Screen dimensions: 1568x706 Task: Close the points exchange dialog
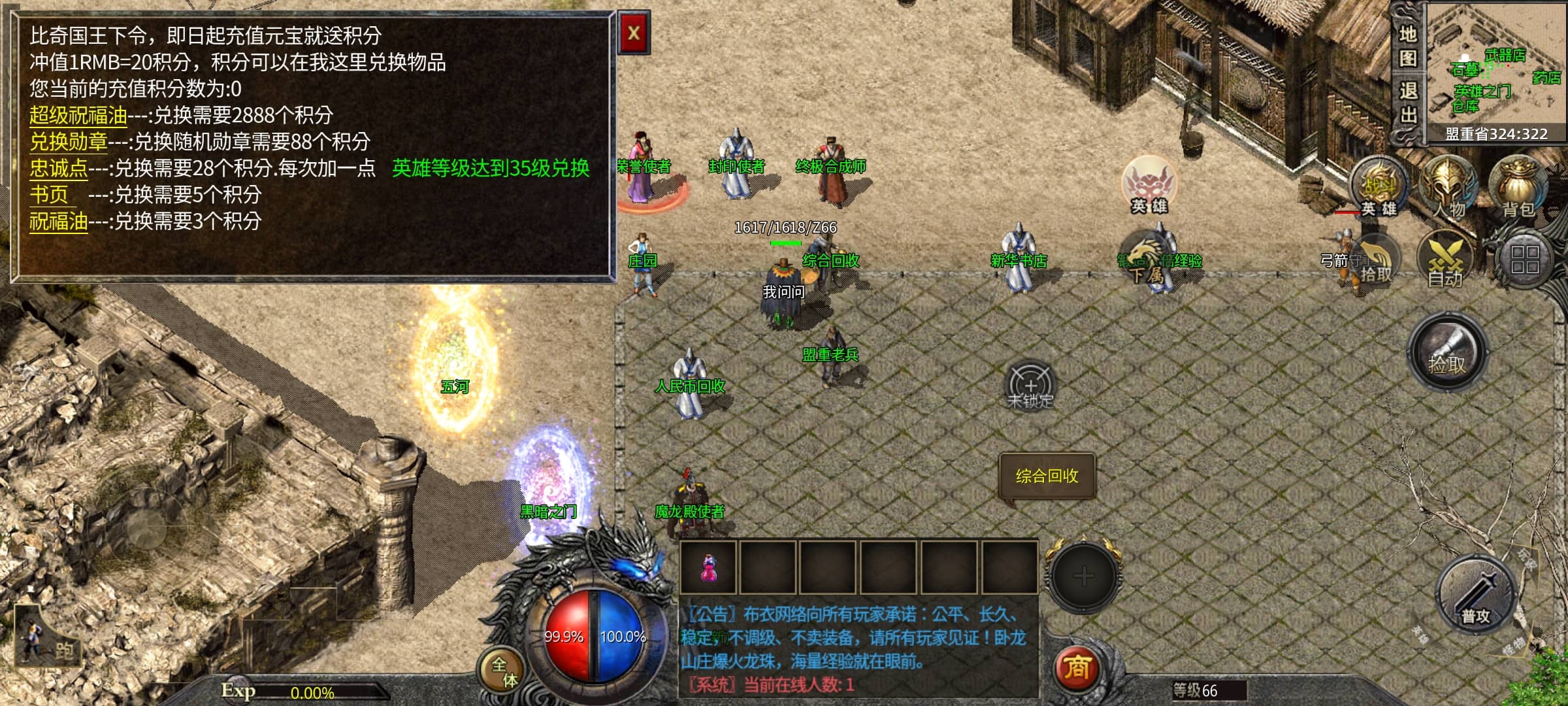pos(633,33)
